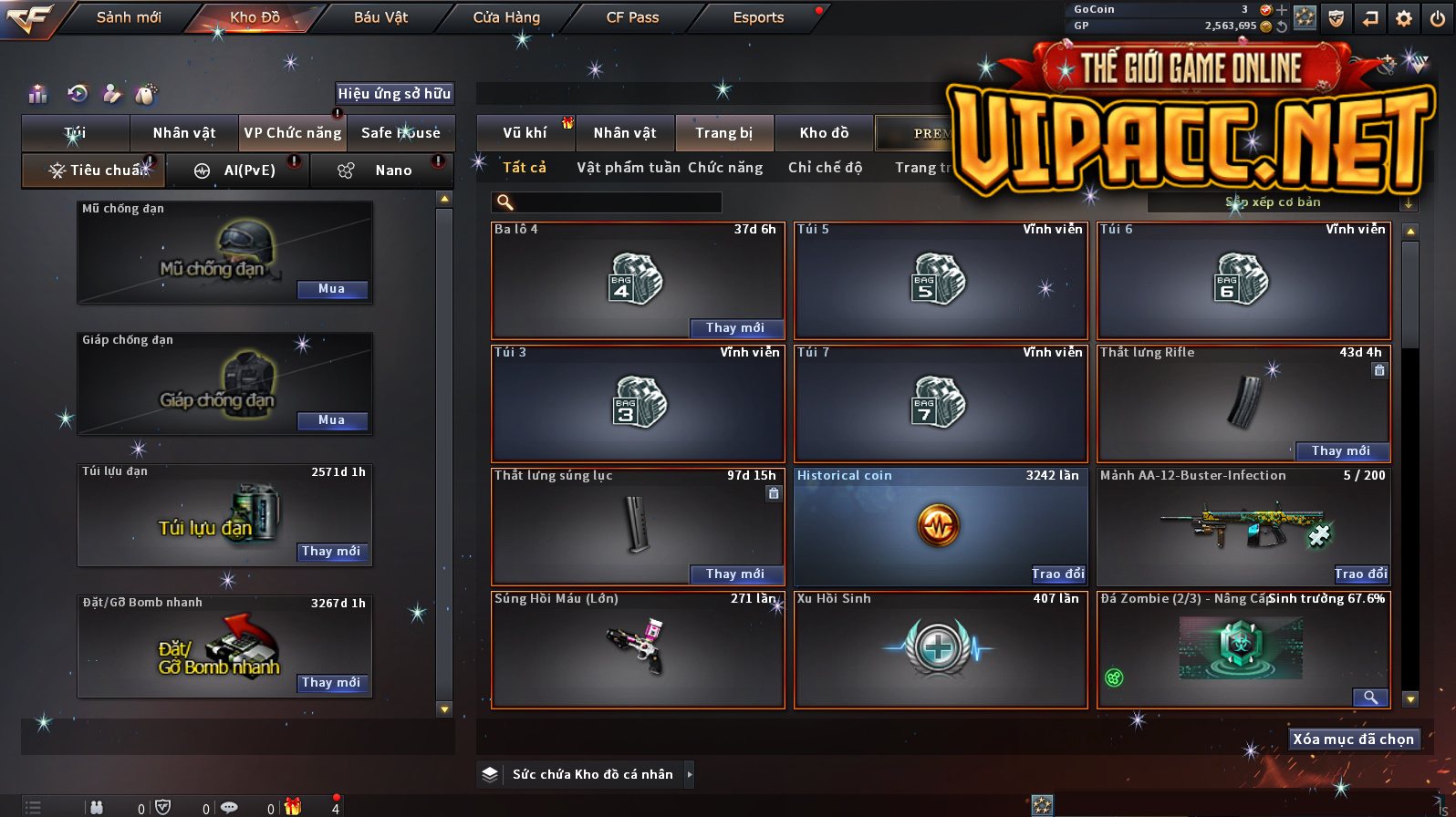The height and width of the screenshot is (817, 1456).
Task: Exchange the Historical coin item
Action: pos(1058,574)
